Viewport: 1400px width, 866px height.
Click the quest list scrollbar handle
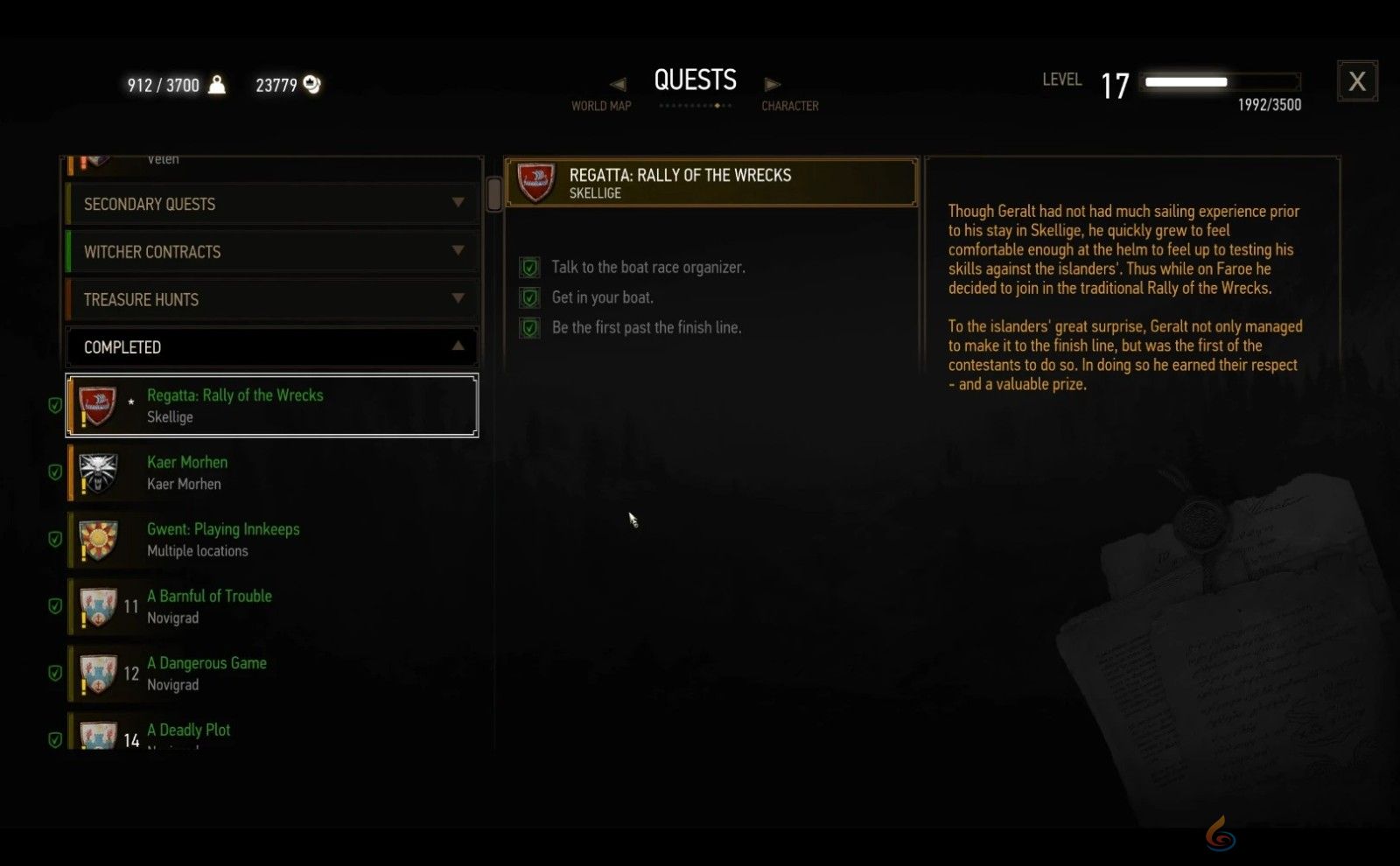coord(494,193)
